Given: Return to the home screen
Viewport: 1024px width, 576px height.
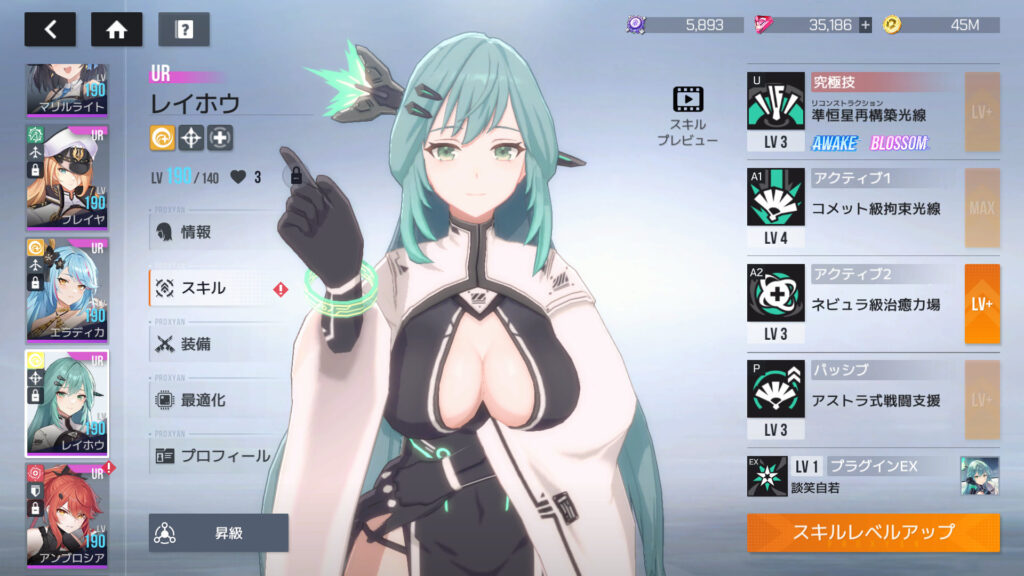Looking at the screenshot, I should point(116,29).
